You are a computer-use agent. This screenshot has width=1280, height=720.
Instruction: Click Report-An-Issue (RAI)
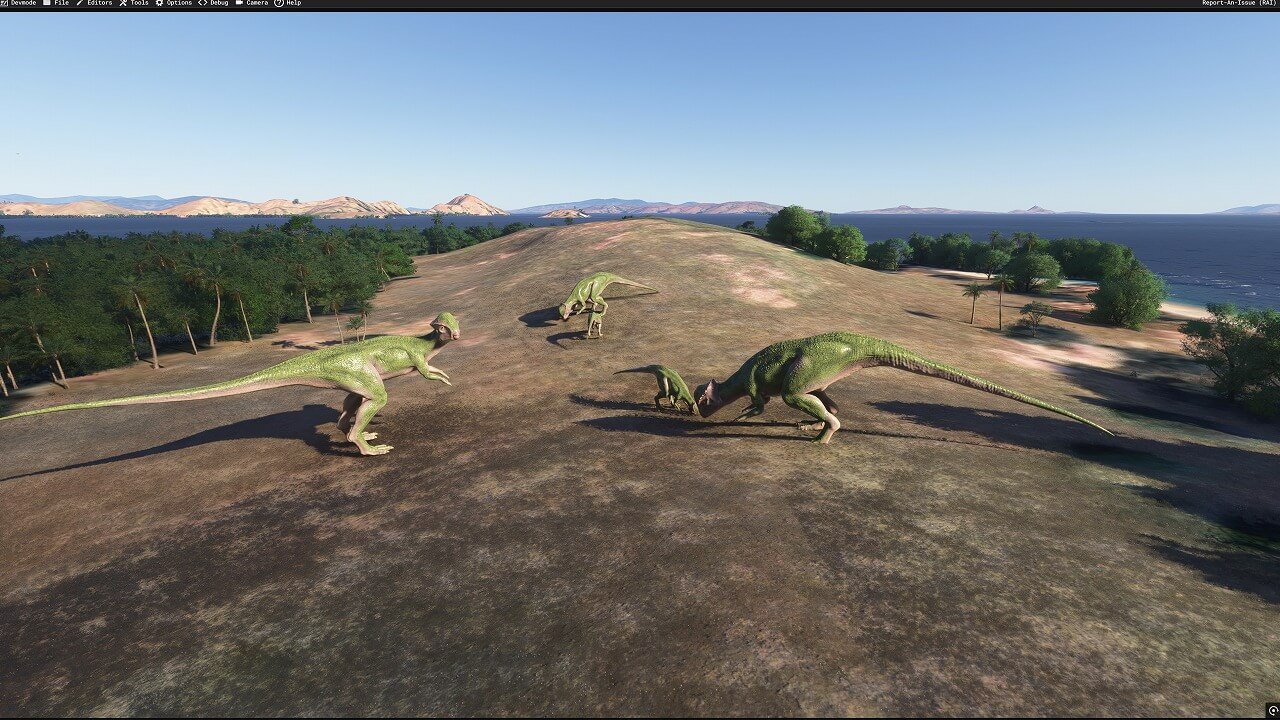[x=1239, y=3]
